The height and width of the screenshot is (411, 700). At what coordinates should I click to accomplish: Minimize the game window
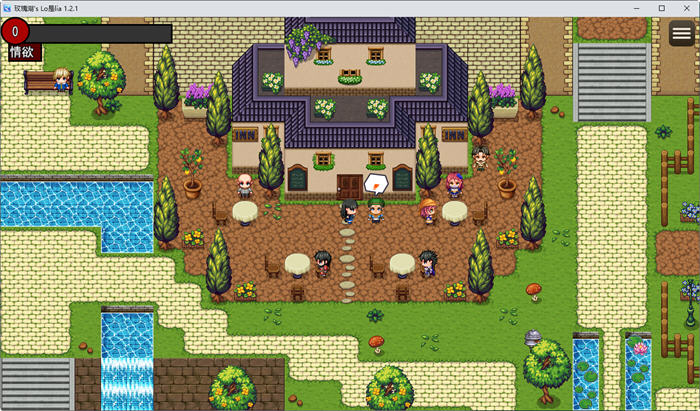click(x=639, y=8)
